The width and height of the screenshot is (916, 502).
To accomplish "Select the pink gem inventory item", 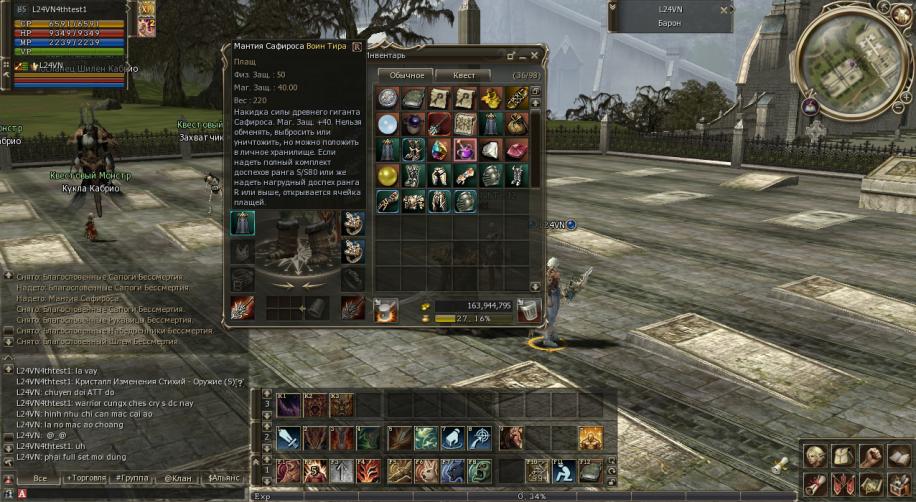I will point(517,150).
